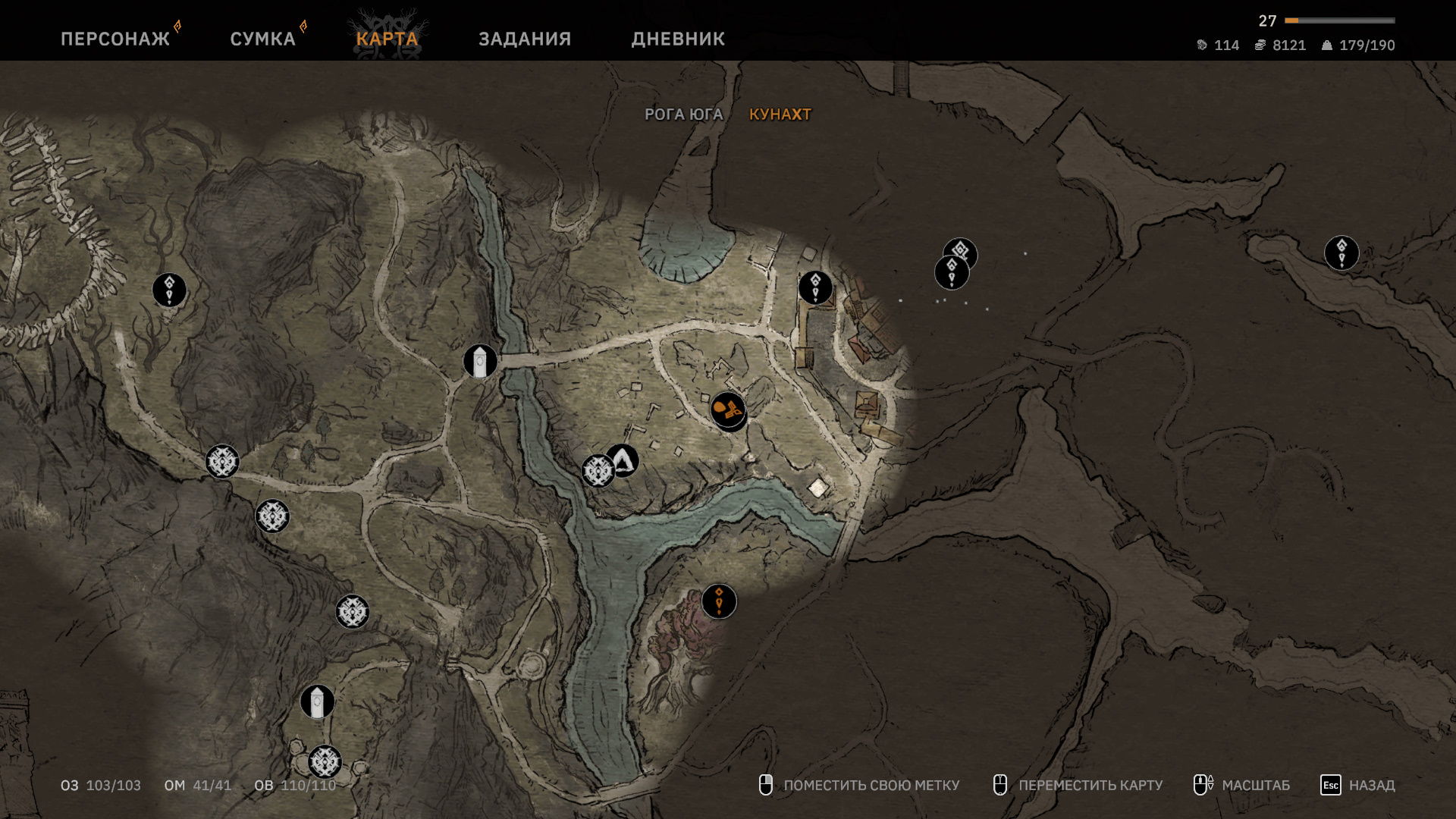Image resolution: width=1456 pixels, height=819 pixels.
Task: Open the ПЕРСОНАЖ character tab
Action: 115,39
